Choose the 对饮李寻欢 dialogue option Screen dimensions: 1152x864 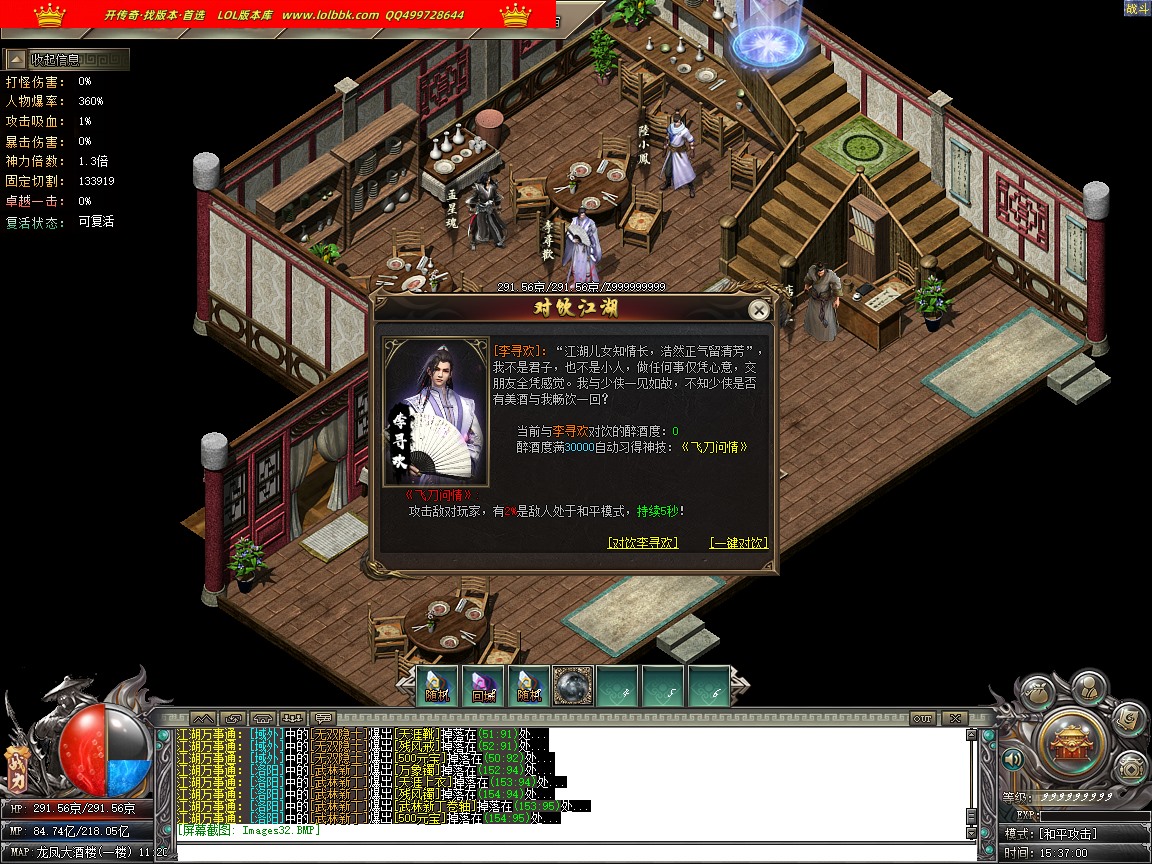(643, 543)
